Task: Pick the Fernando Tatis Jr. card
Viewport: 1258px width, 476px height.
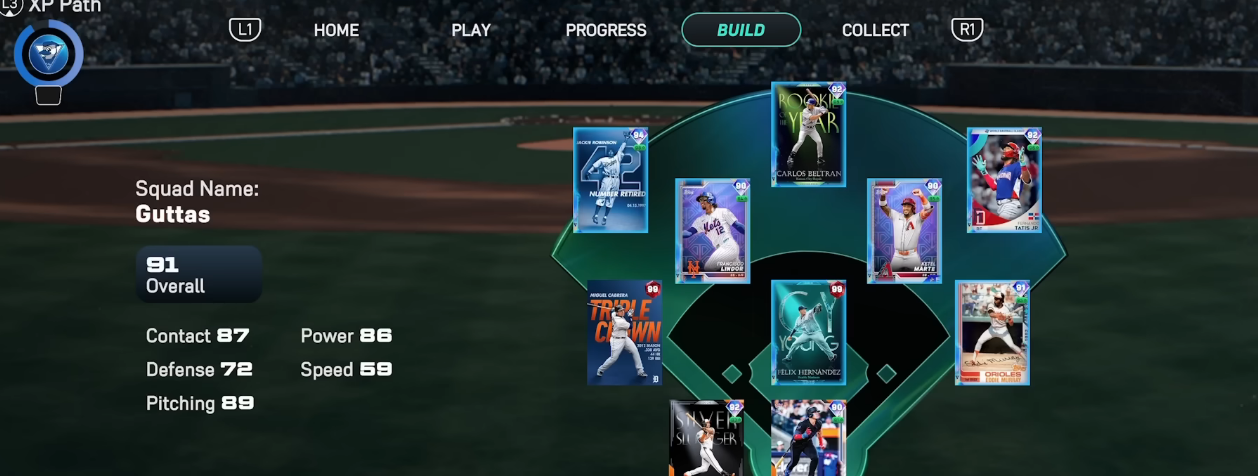Action: point(1004,180)
